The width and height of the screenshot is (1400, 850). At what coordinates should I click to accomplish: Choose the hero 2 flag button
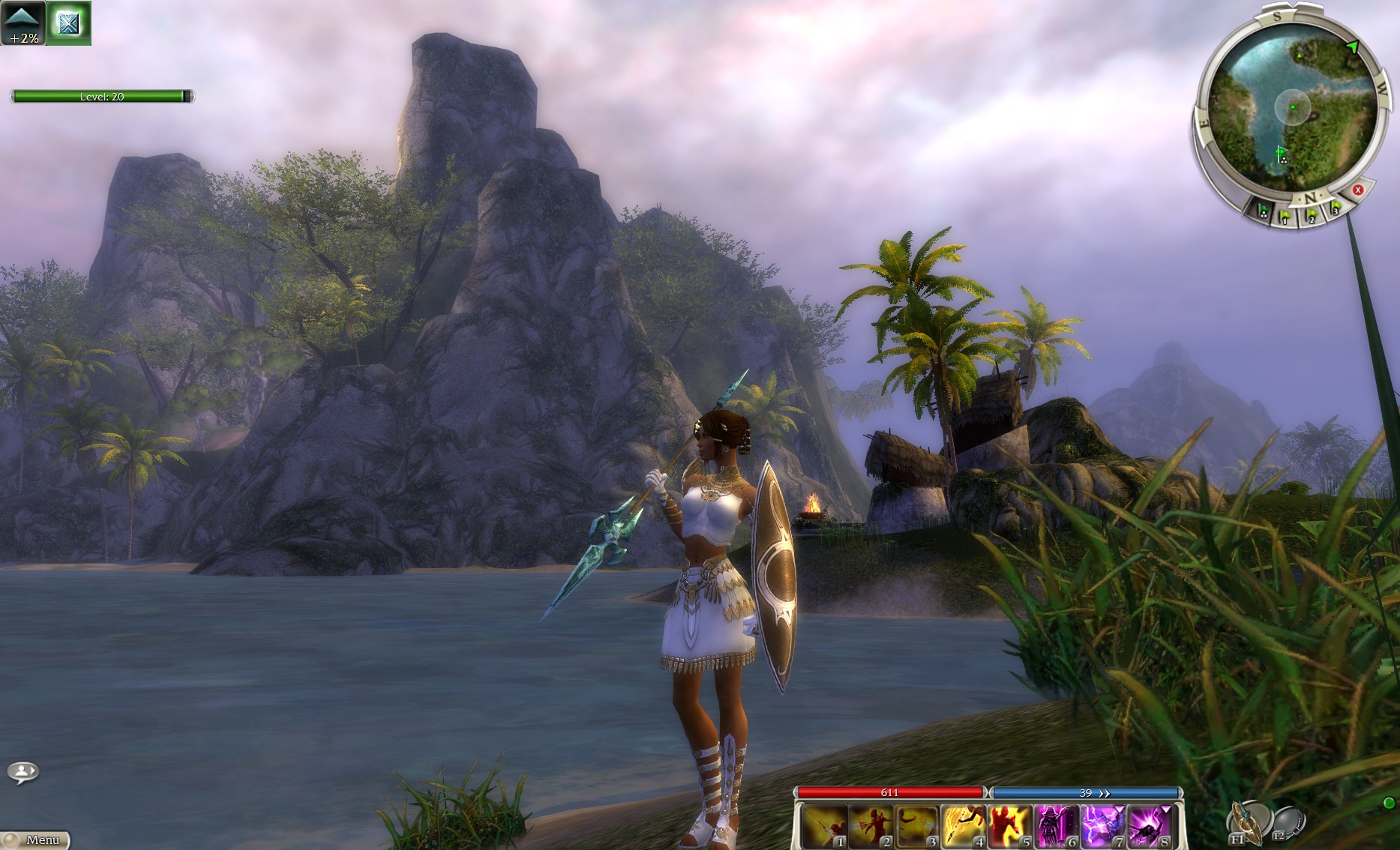point(1312,217)
